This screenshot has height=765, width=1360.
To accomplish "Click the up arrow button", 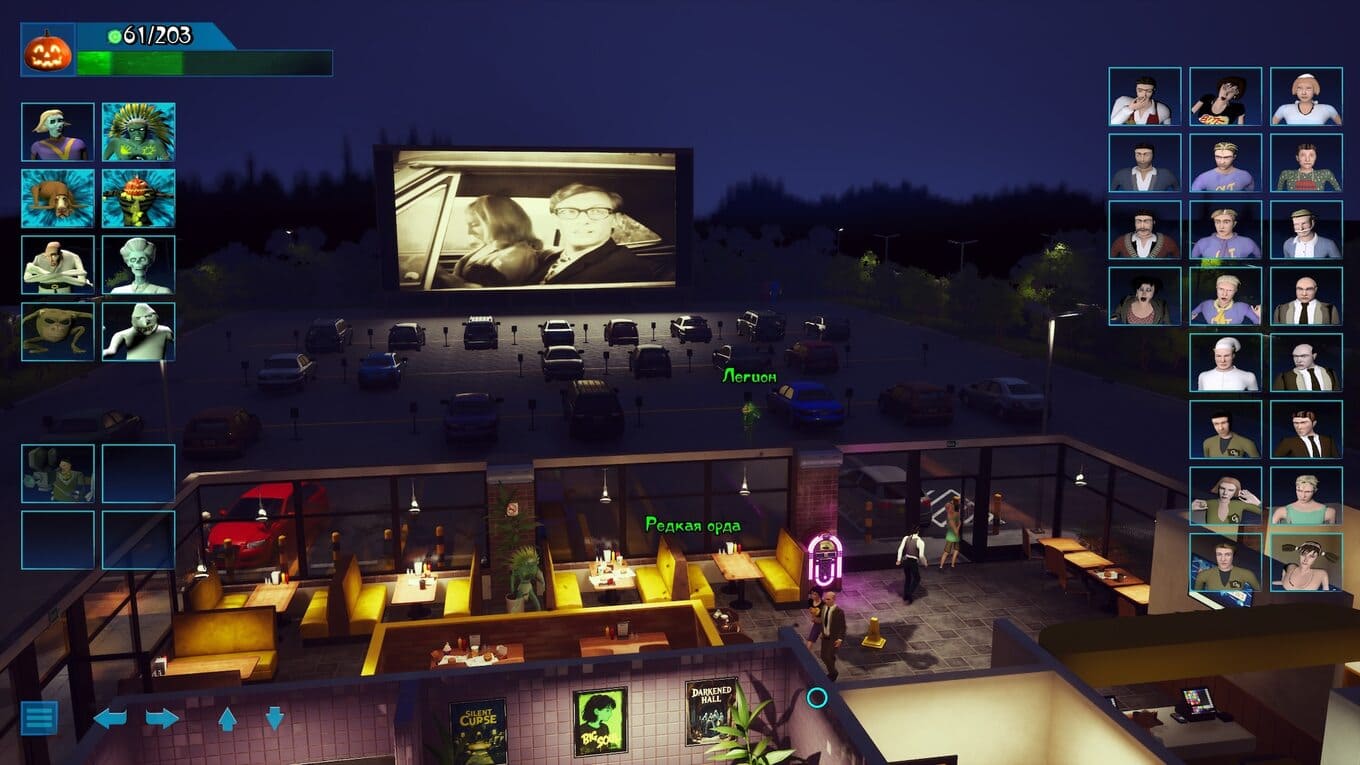I will [x=227, y=718].
